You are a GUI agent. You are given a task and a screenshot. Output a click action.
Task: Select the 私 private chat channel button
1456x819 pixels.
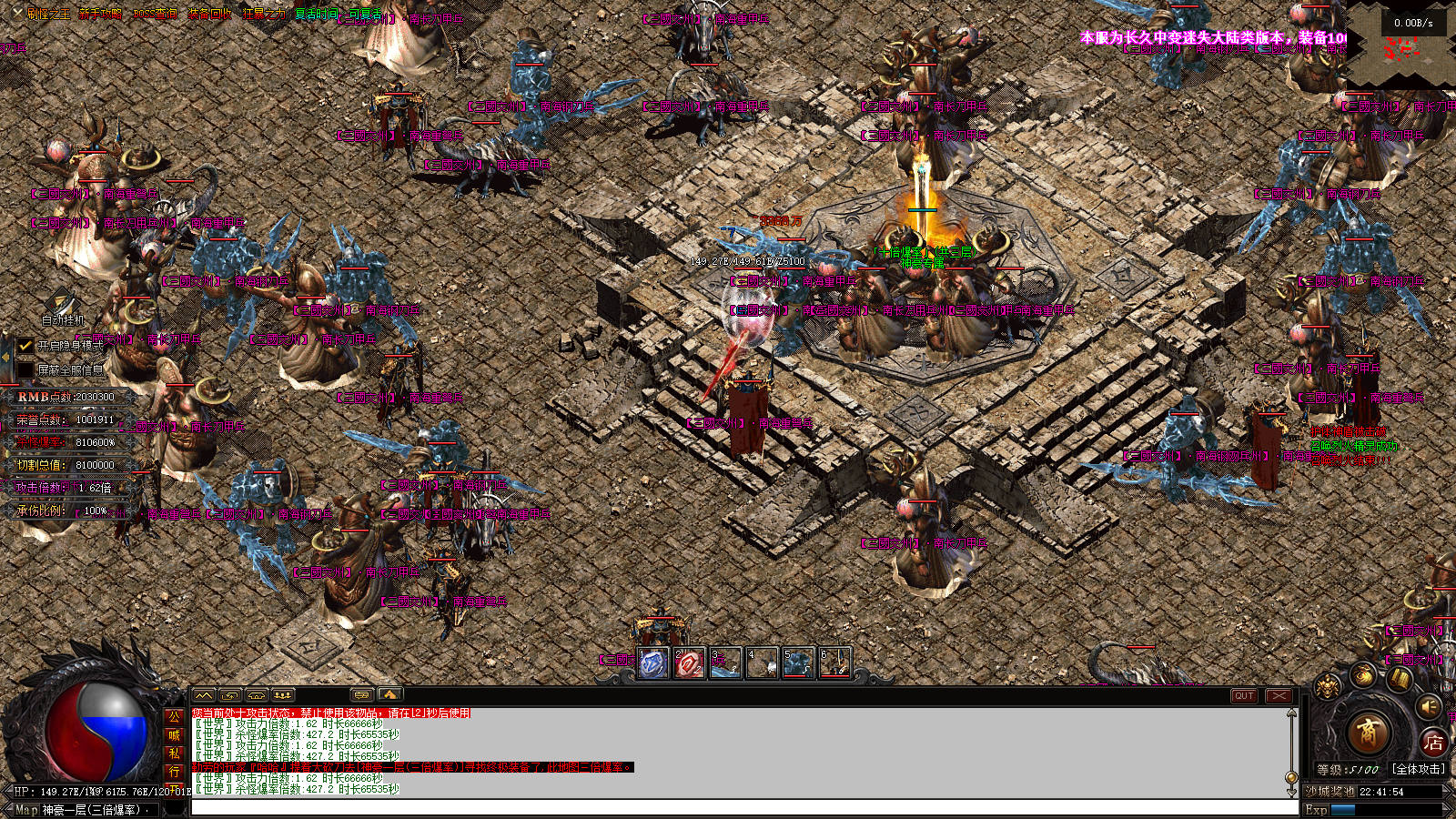174,753
